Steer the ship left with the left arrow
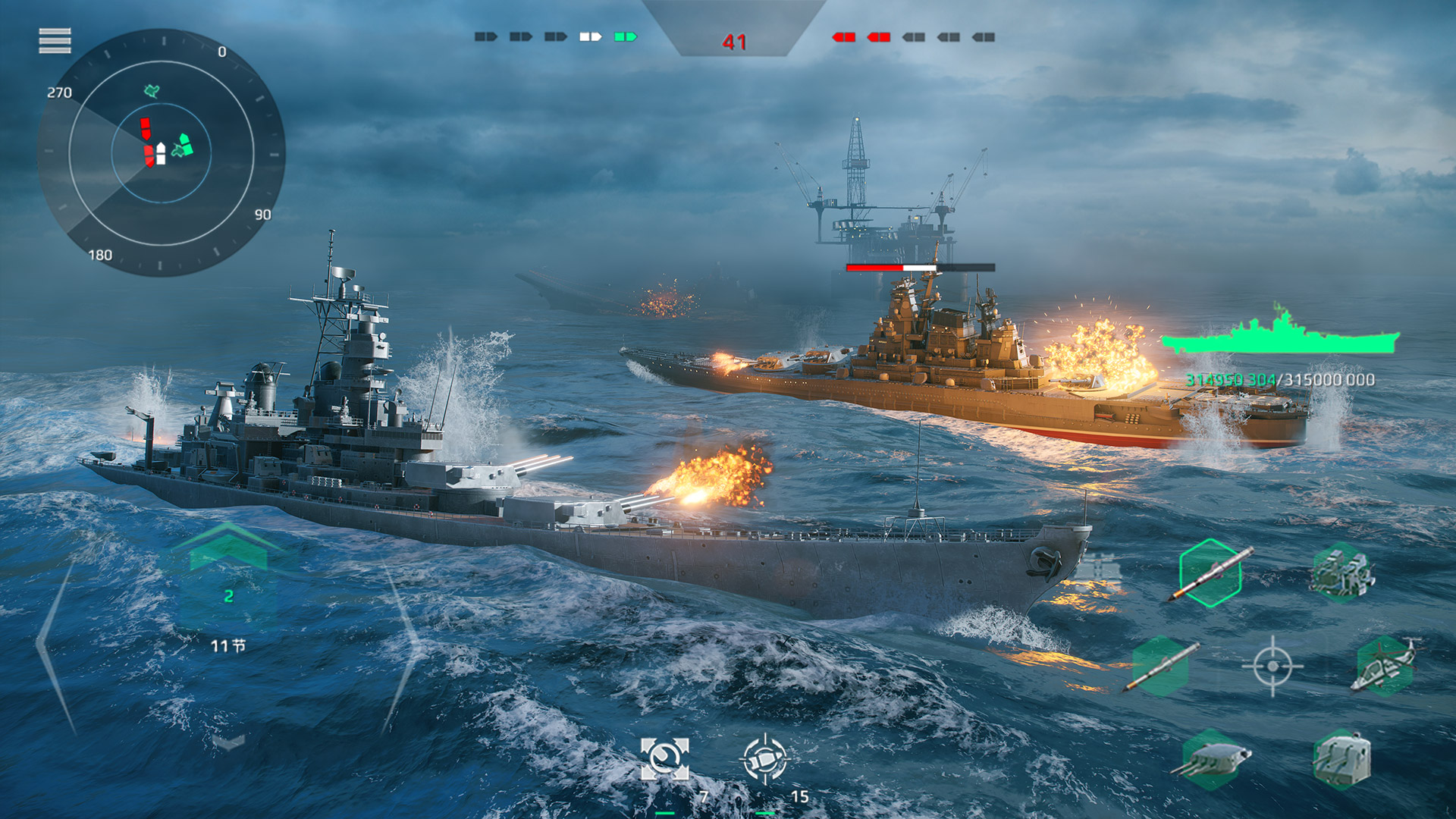Viewport: 1456px width, 819px height. point(55,645)
